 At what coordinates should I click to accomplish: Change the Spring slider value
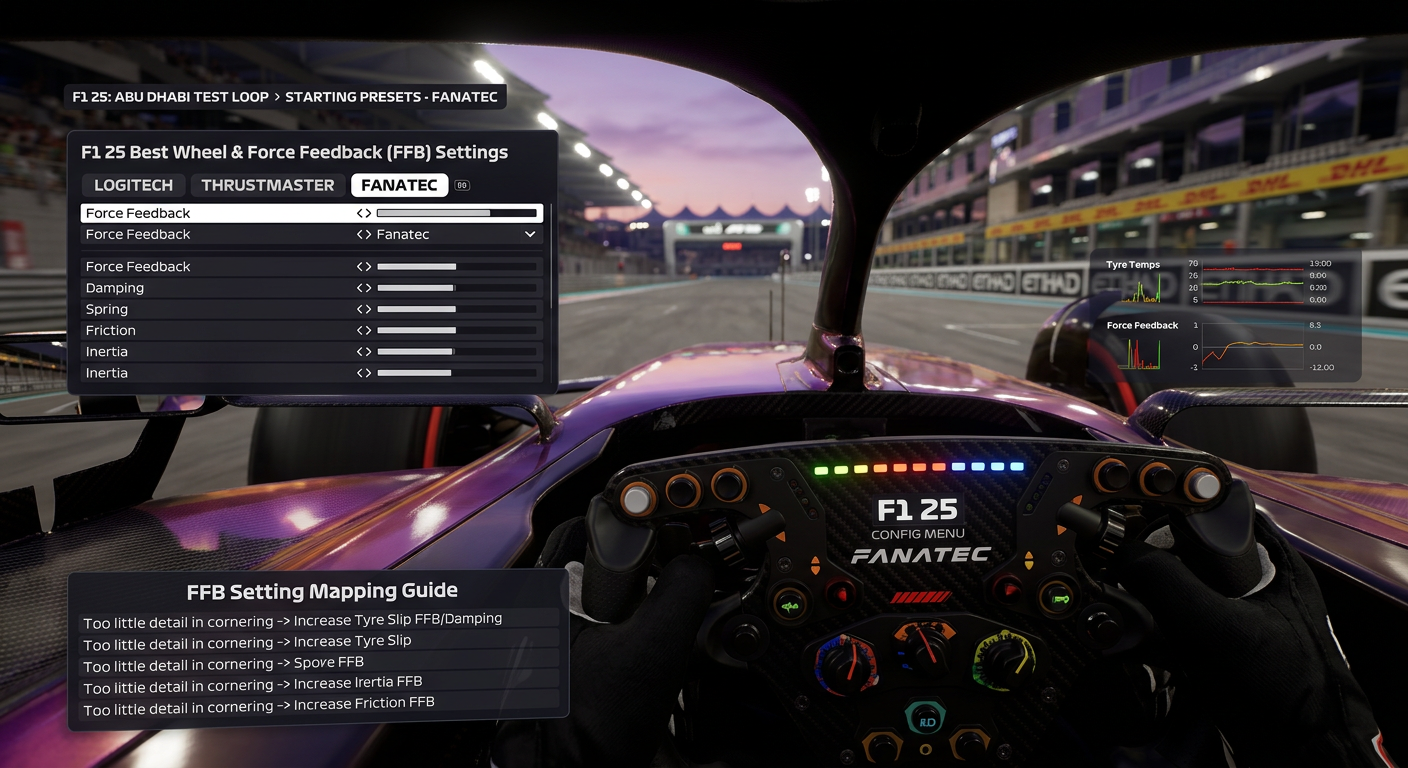coord(456,309)
